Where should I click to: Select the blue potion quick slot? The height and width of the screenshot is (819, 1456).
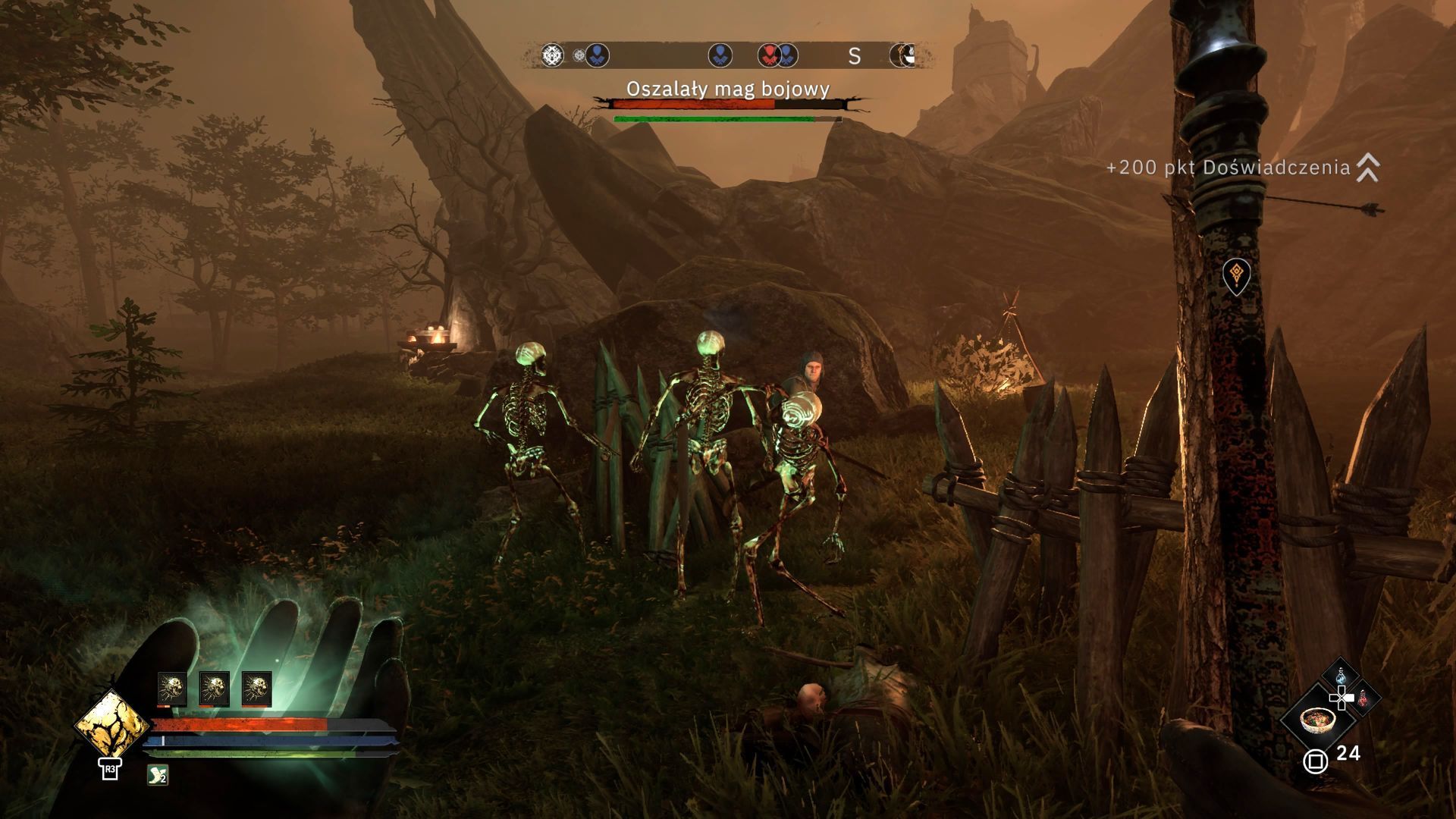point(1341,674)
